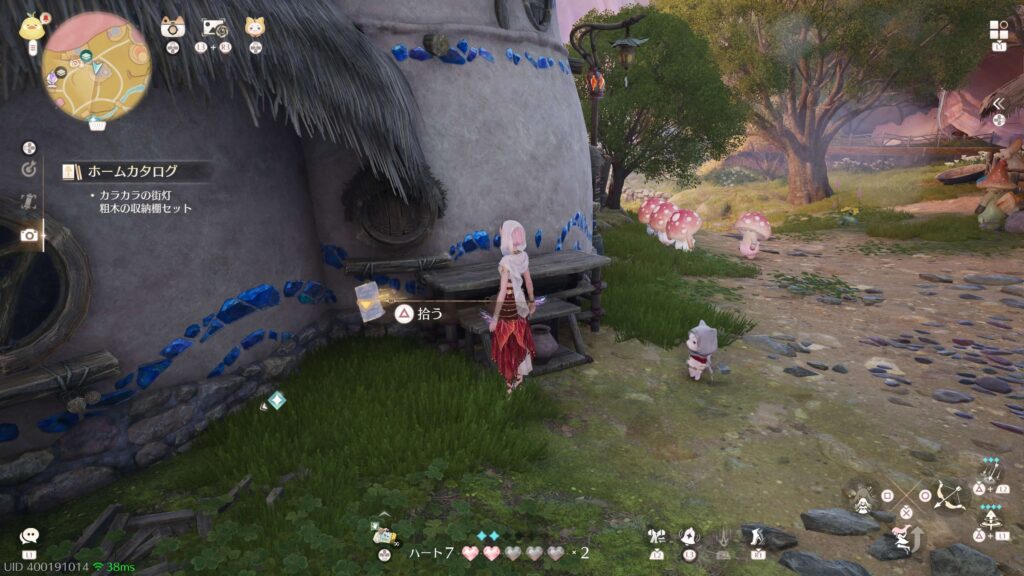Click the yellow chick companion icon
This screenshot has width=1024, height=576.
[x=31, y=26]
